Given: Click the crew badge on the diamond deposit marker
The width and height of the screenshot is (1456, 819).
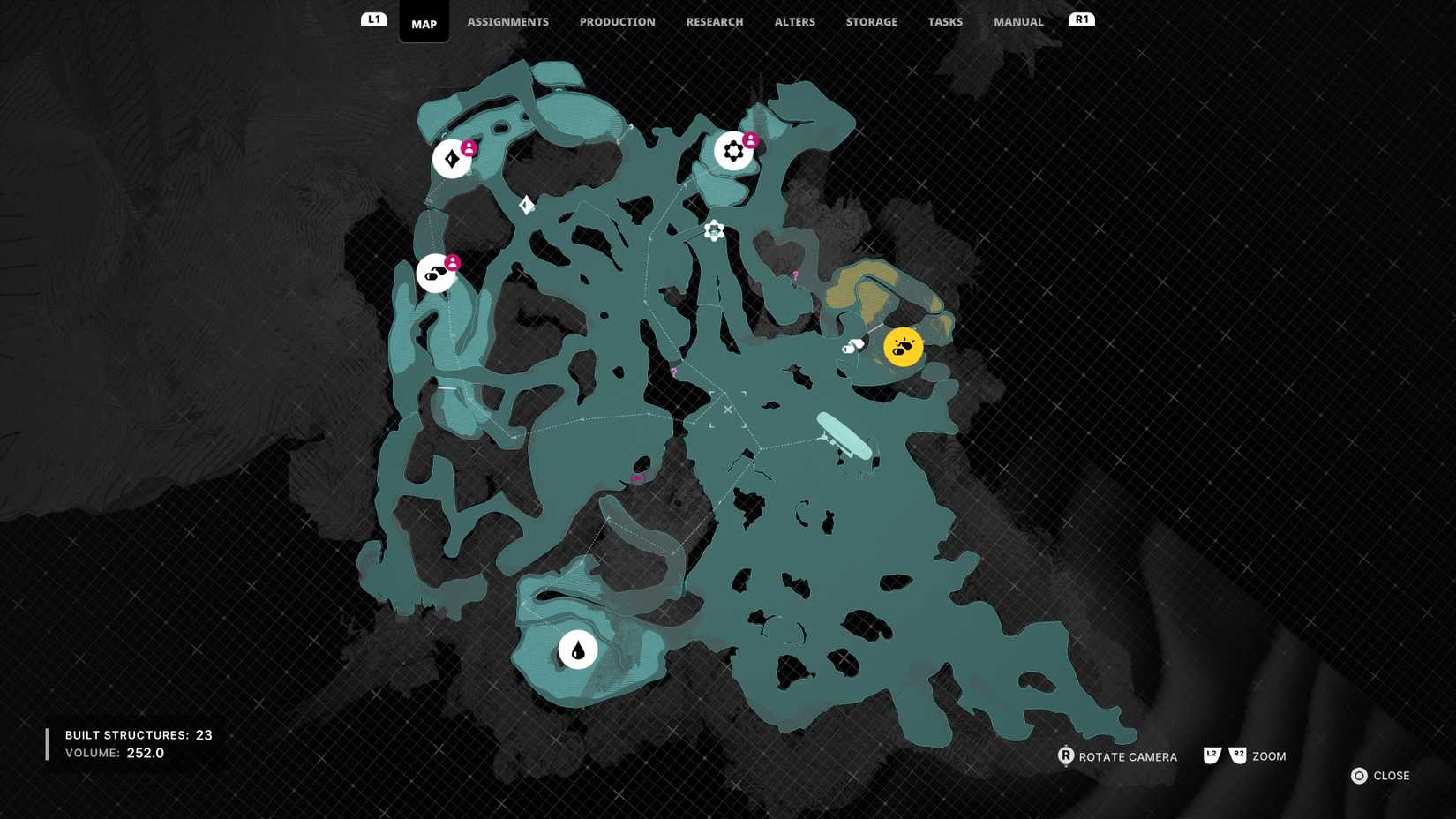Looking at the screenshot, I should click(468, 147).
